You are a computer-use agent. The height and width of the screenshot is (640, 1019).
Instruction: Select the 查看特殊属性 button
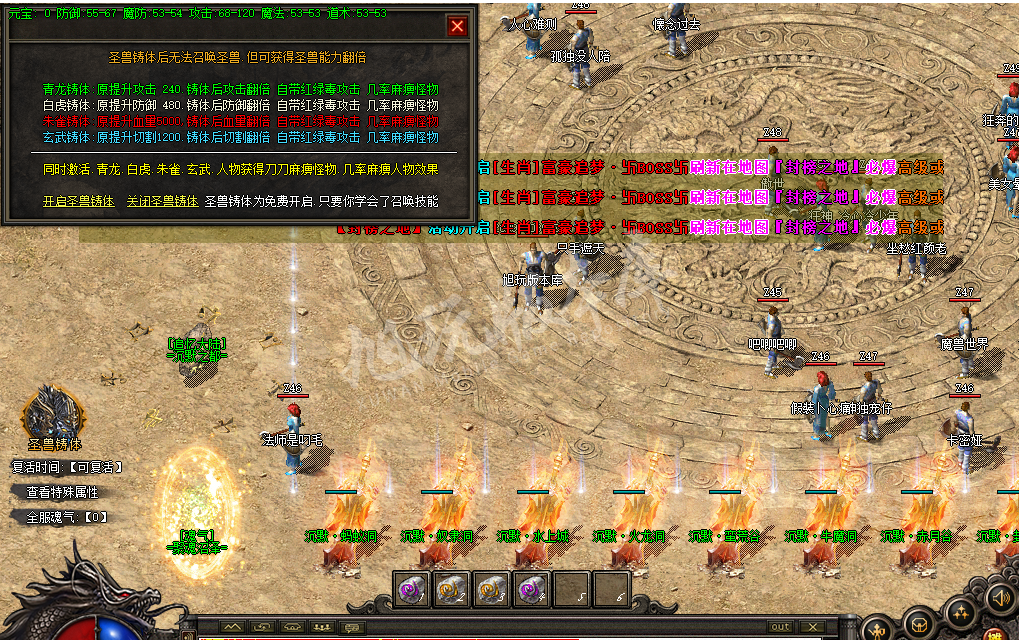pyautogui.click(x=62, y=492)
